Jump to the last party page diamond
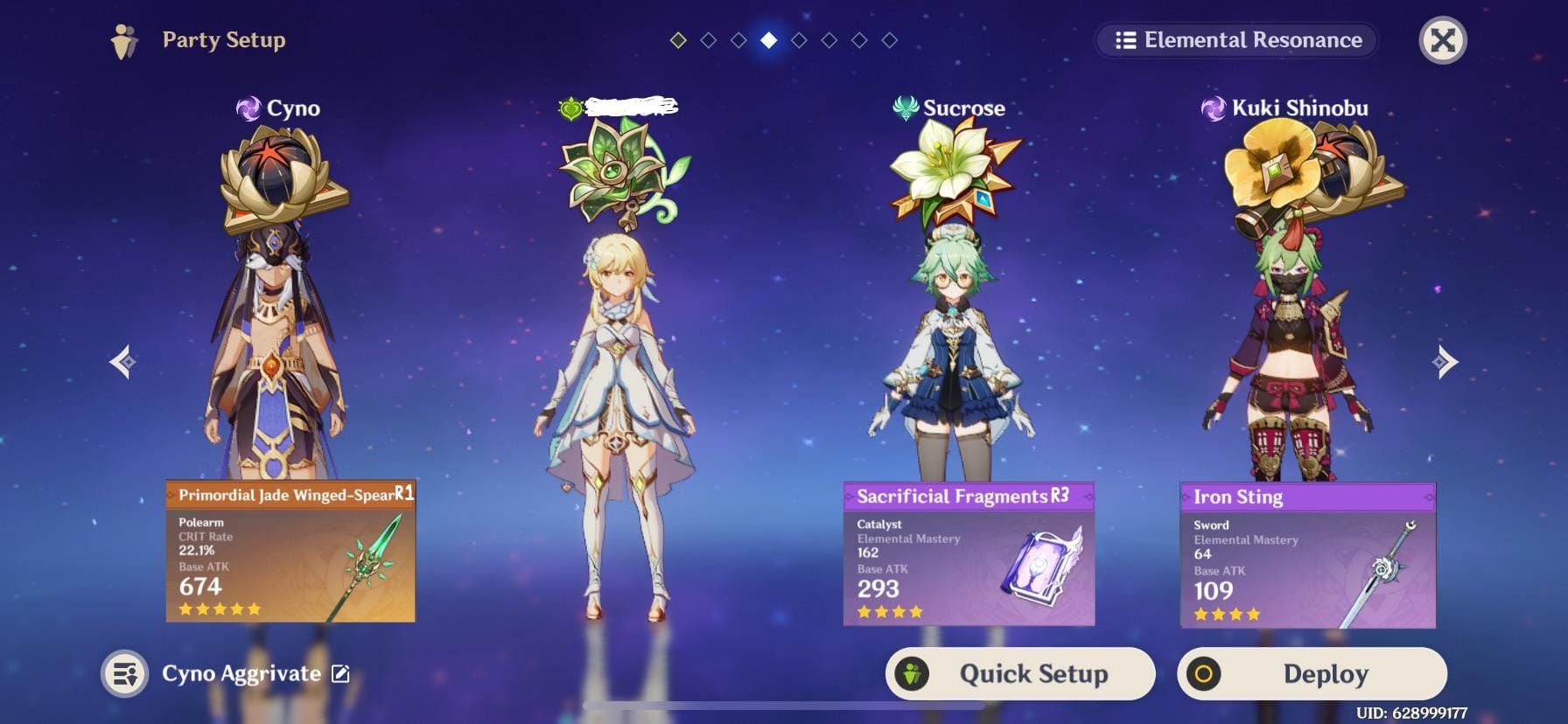This screenshot has width=1568, height=724. [x=889, y=40]
